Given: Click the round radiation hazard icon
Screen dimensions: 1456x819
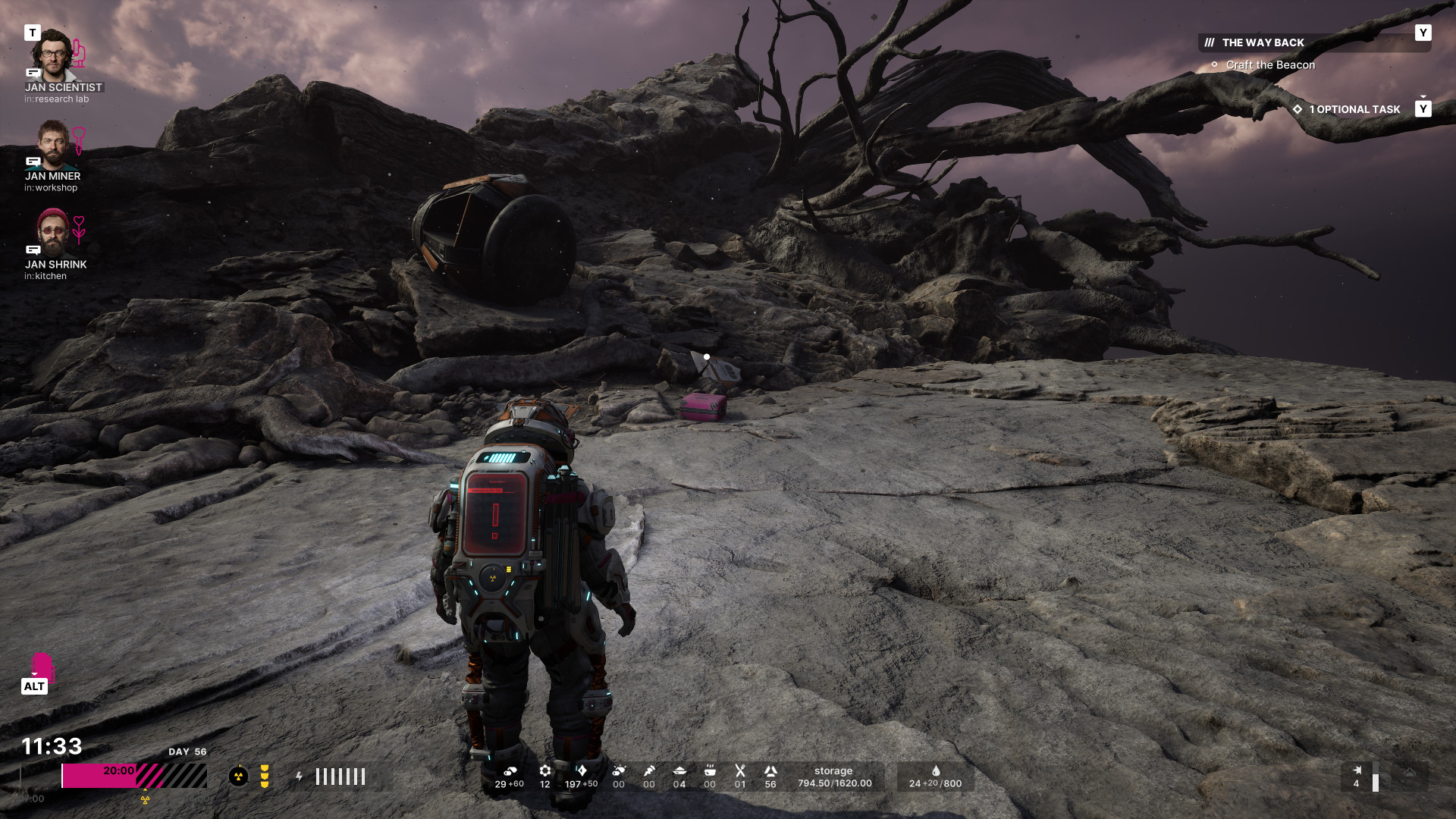Looking at the screenshot, I should click(238, 777).
